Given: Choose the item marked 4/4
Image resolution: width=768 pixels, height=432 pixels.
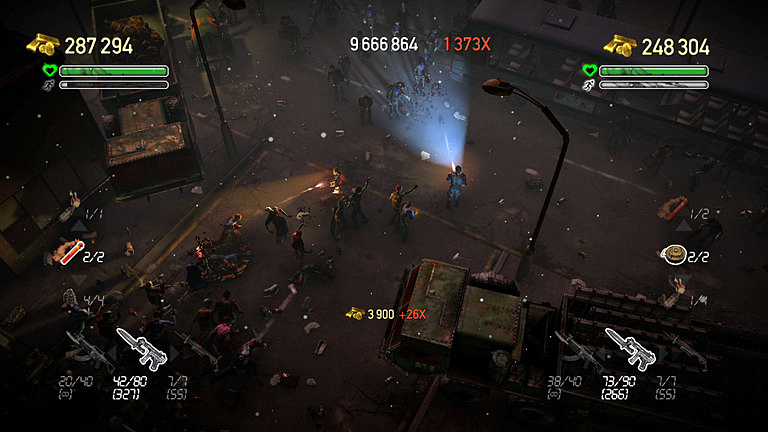Looking at the screenshot, I should [x=72, y=297].
